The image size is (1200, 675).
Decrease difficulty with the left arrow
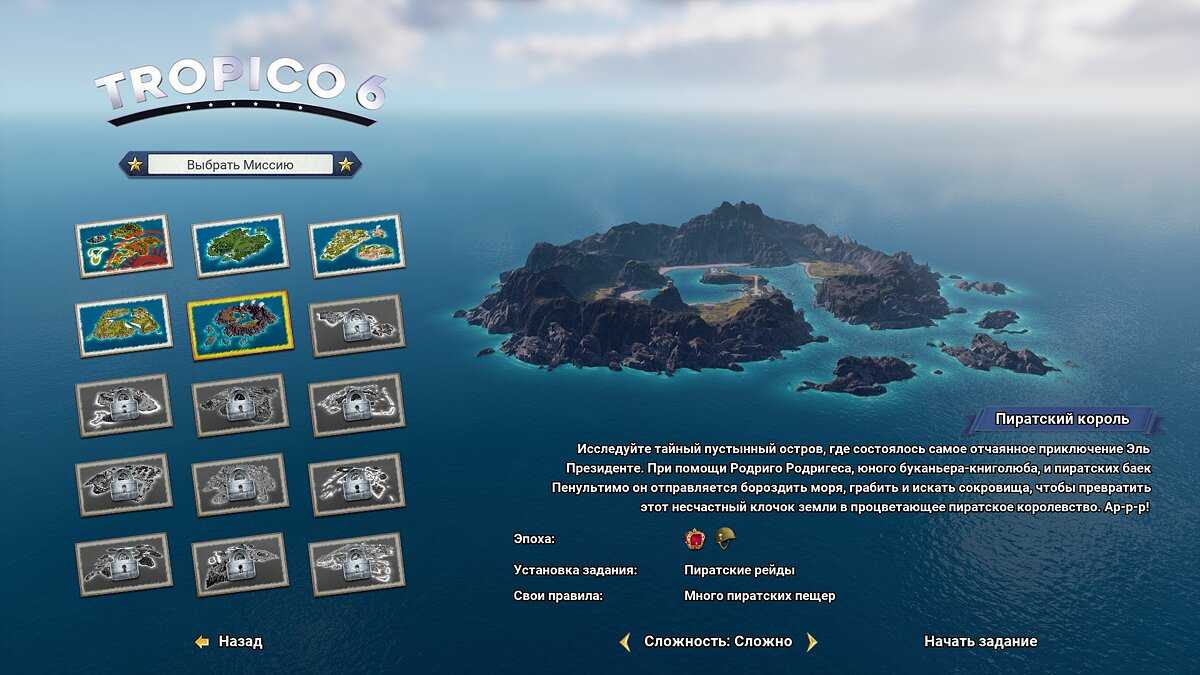click(x=625, y=642)
